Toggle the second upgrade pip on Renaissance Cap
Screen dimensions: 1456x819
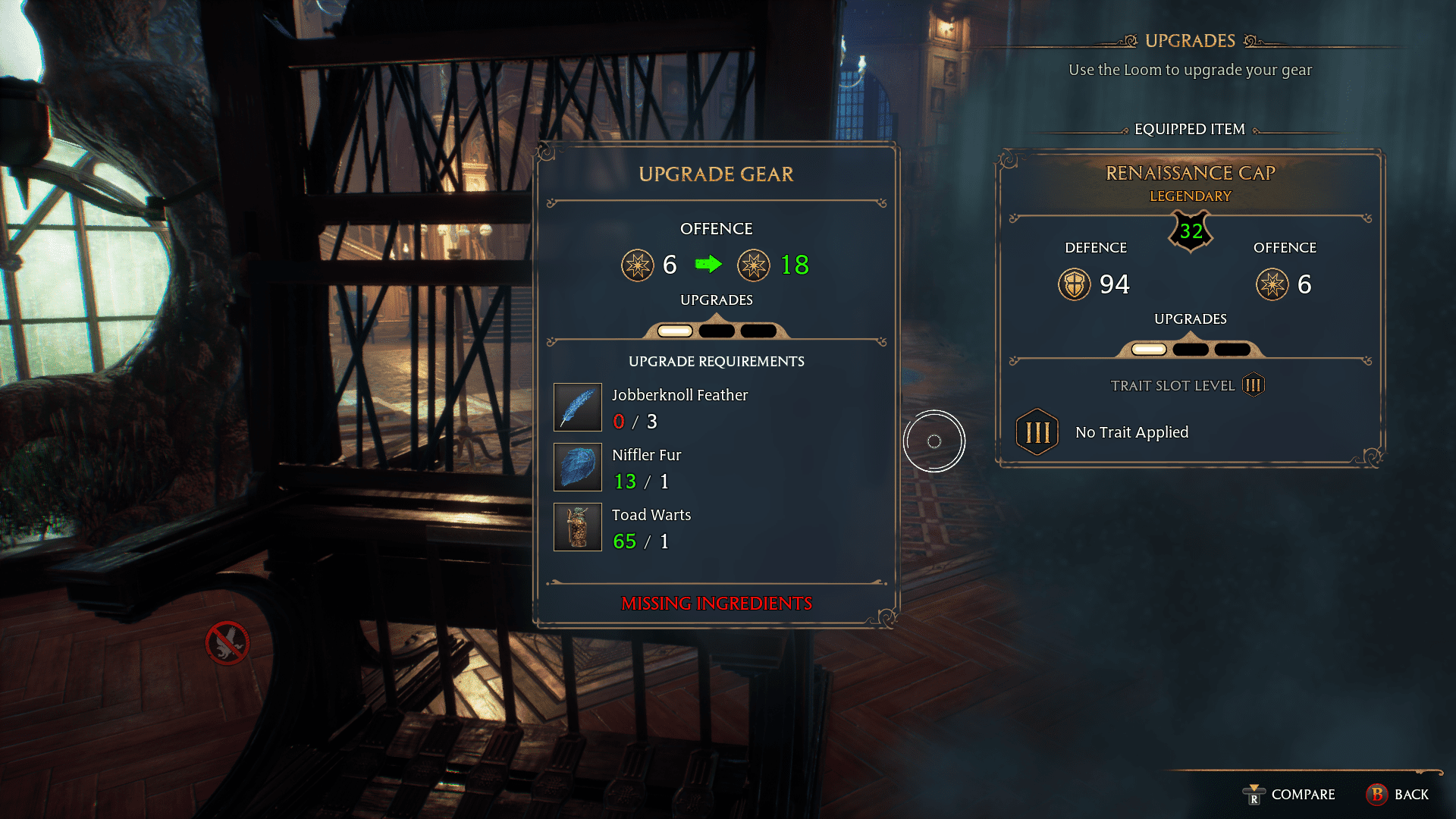click(x=1191, y=349)
